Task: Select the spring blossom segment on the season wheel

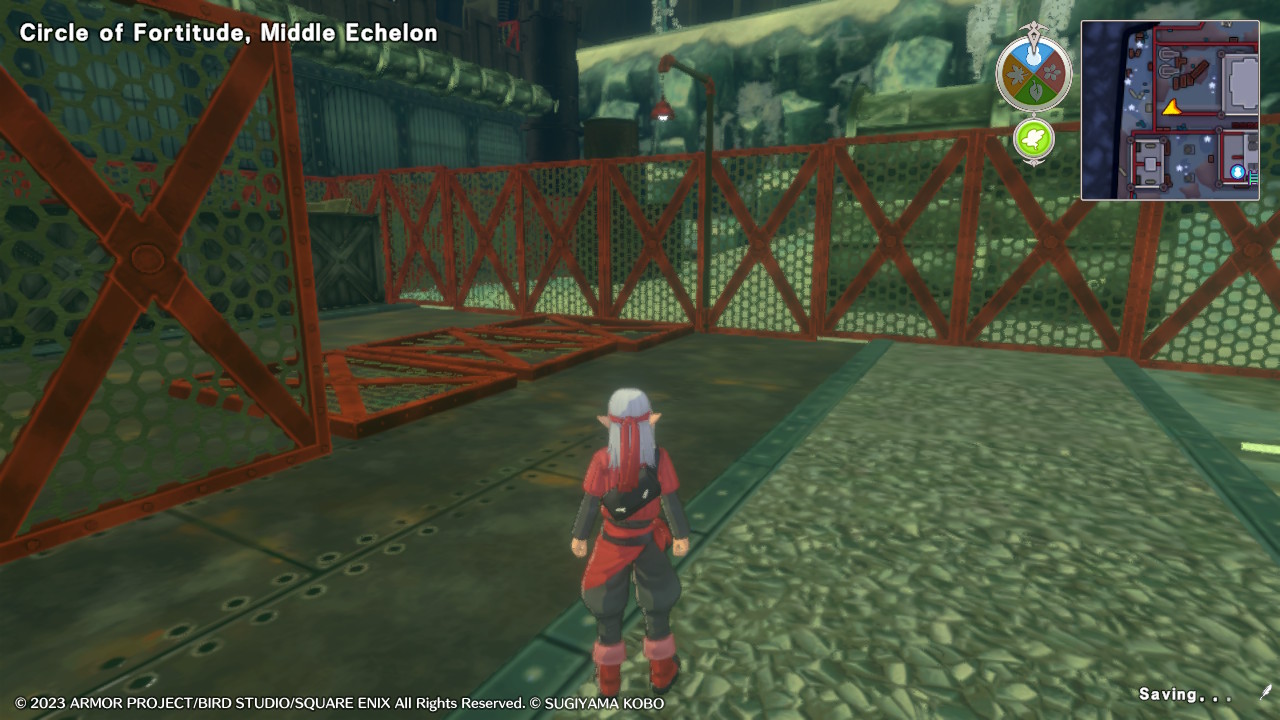Action: point(1050,74)
